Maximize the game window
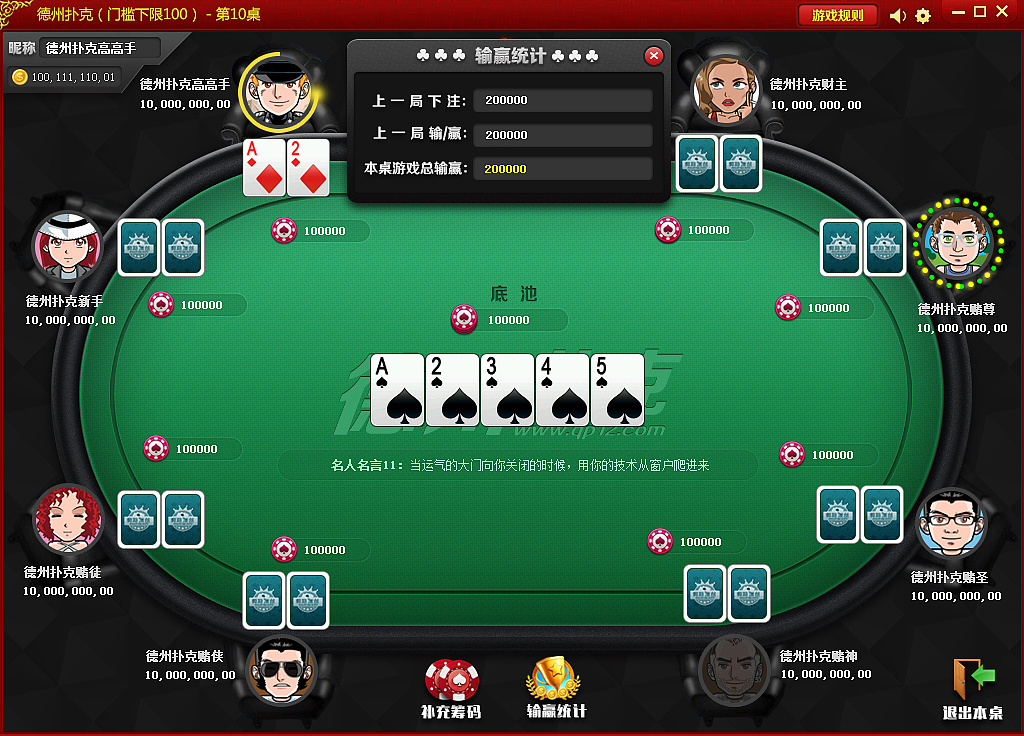Screen dimensions: 1024x736 [980, 13]
